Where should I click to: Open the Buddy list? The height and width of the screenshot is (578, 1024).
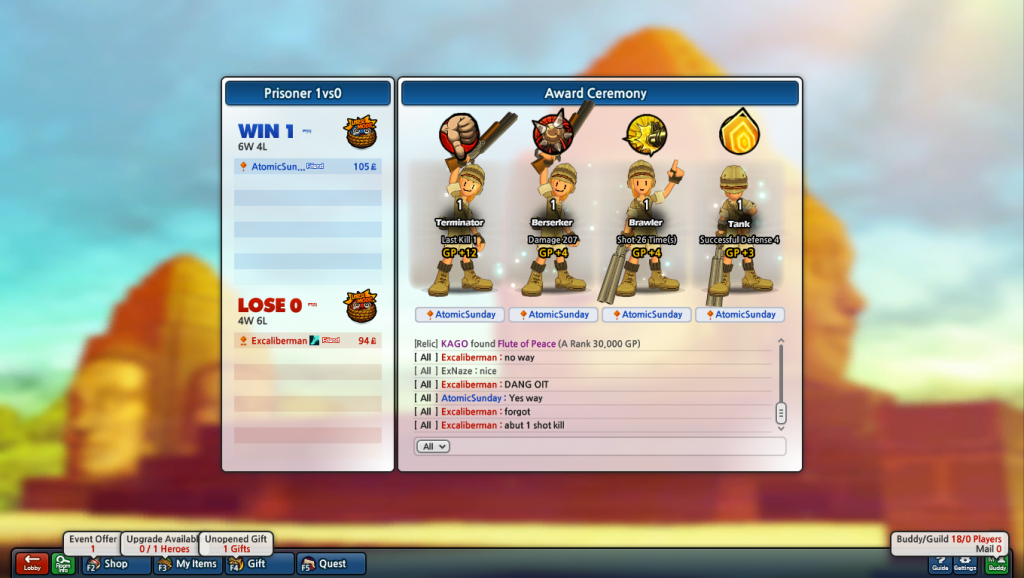pyautogui.click(x=997, y=564)
